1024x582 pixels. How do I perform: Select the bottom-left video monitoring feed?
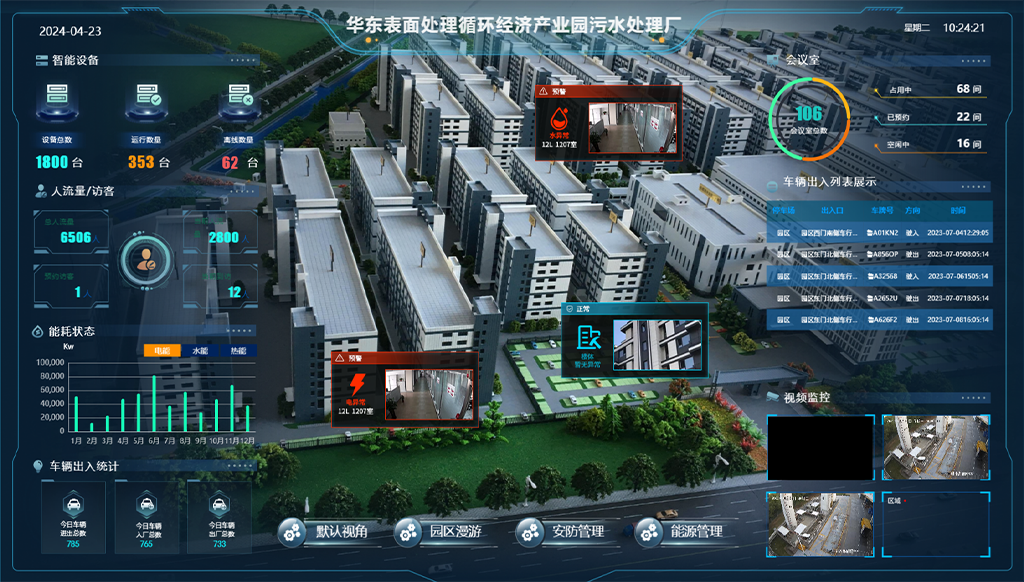pyautogui.click(x=820, y=523)
